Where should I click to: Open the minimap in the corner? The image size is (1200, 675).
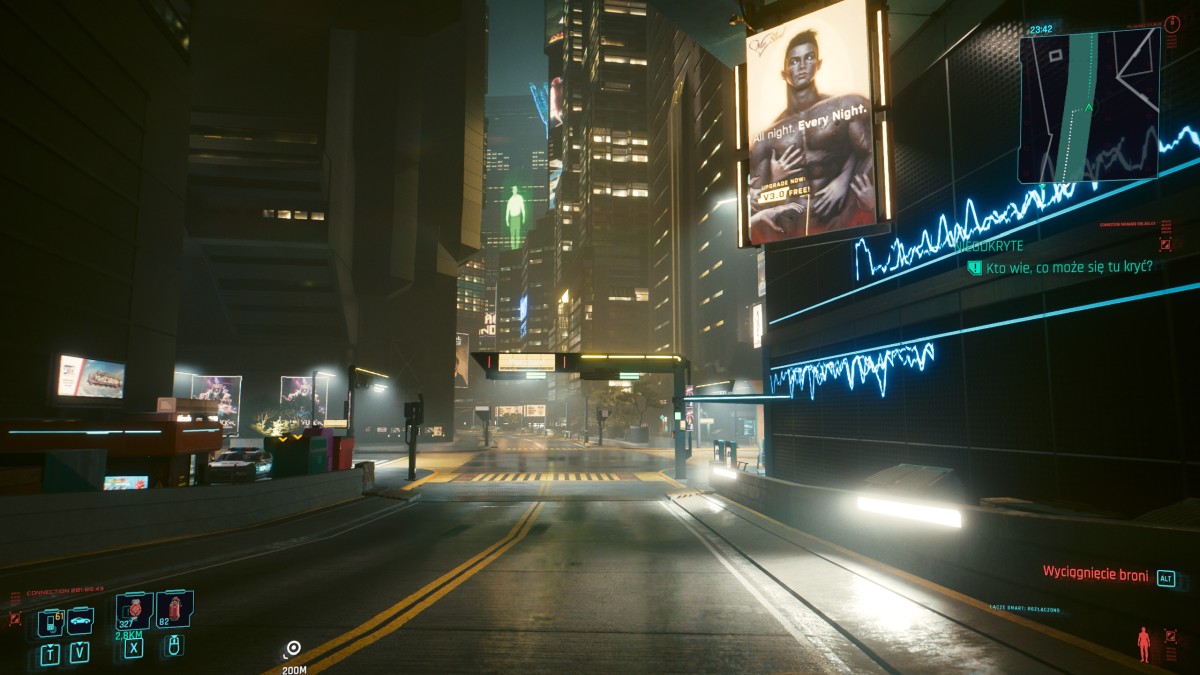coord(1089,105)
